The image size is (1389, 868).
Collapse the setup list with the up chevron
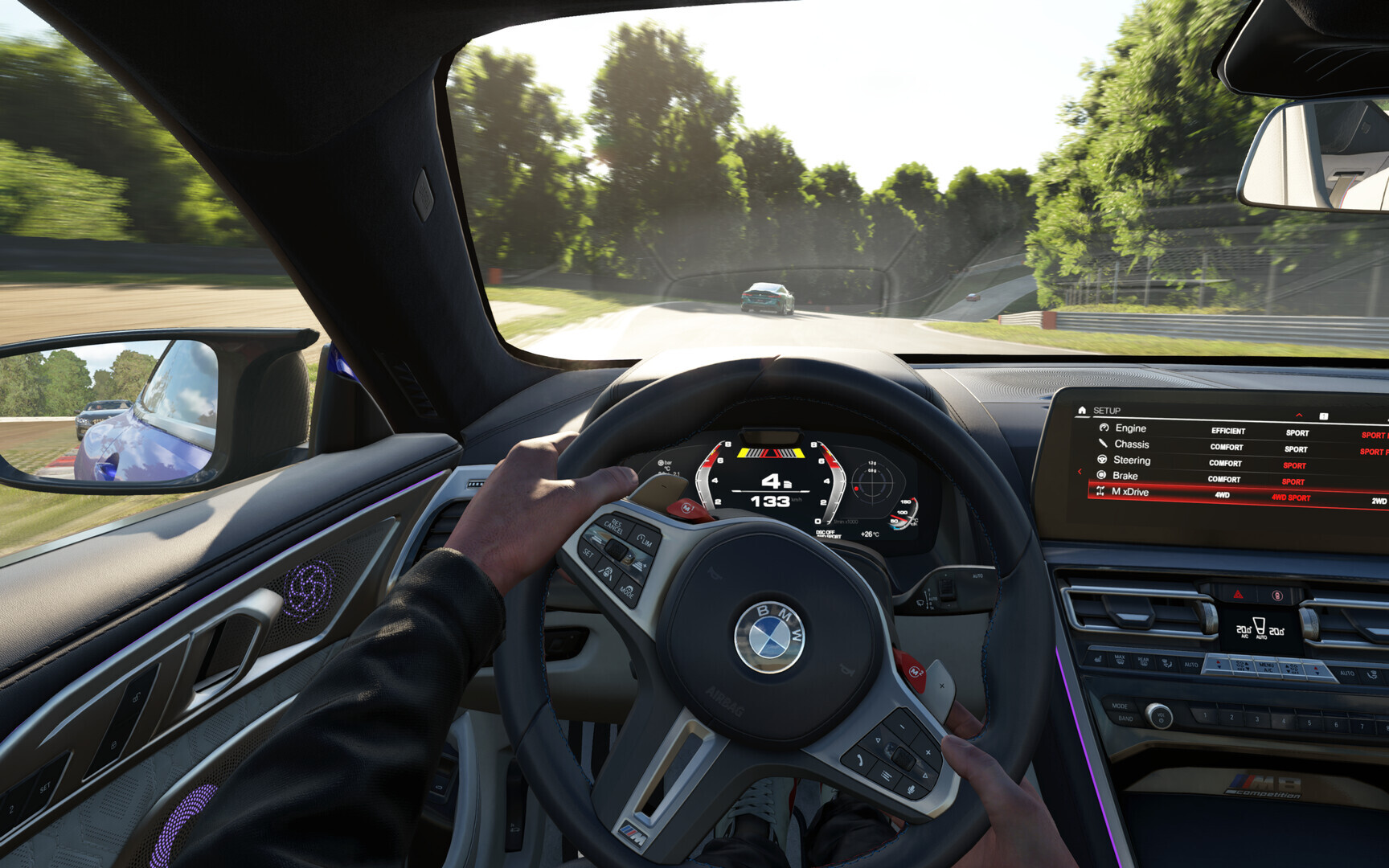(1299, 415)
